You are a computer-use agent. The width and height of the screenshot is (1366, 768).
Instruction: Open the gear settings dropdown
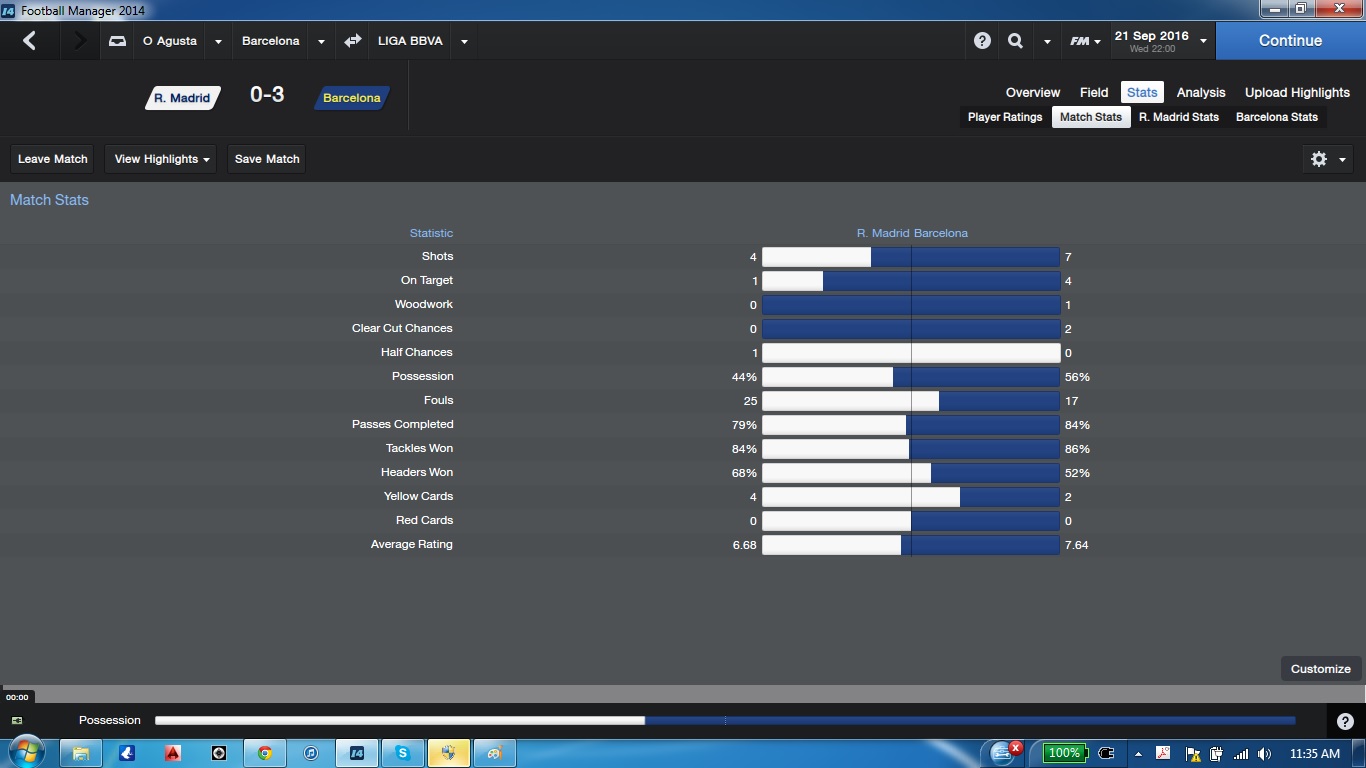tap(1328, 159)
